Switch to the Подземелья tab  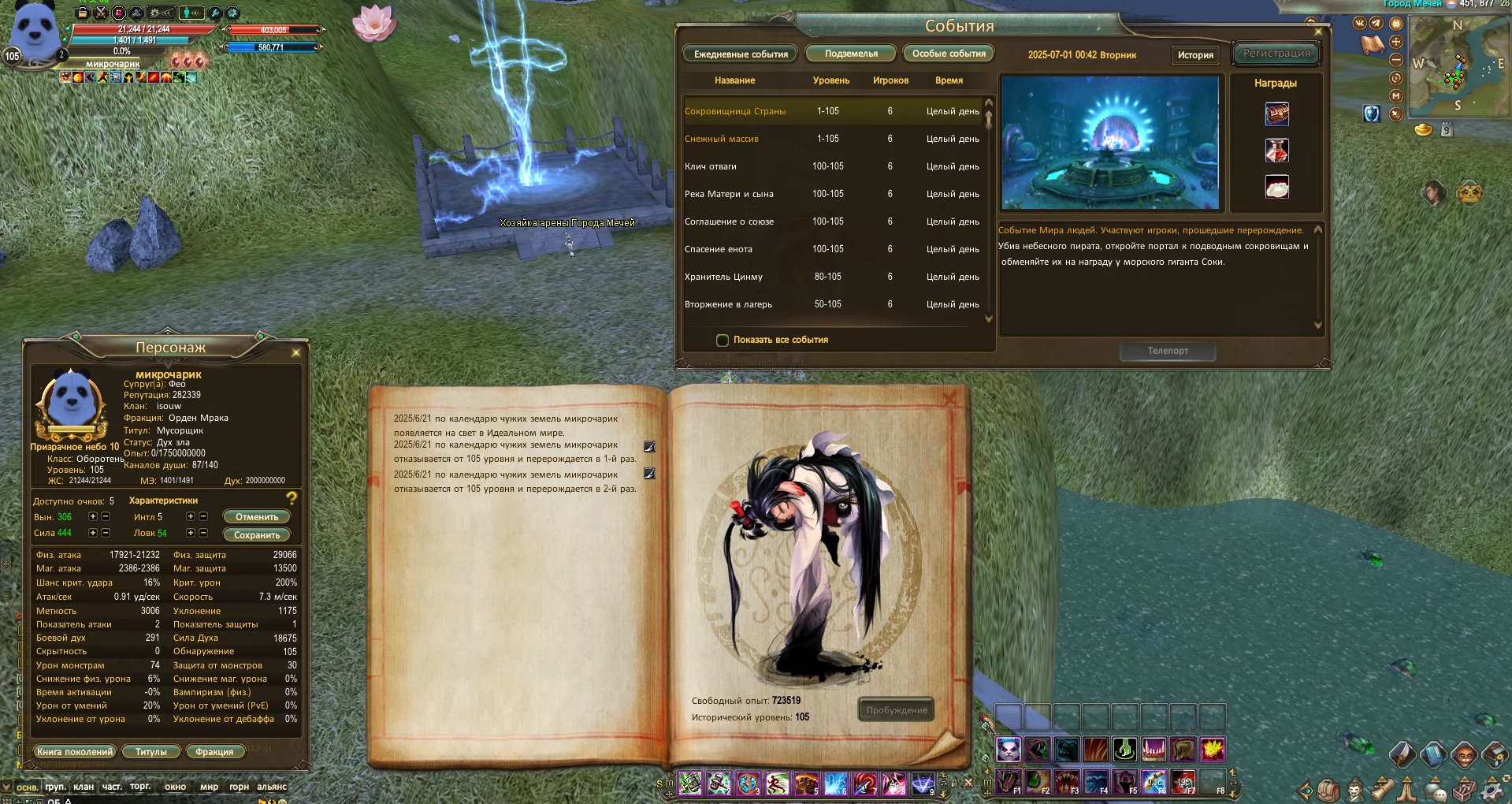coord(851,54)
